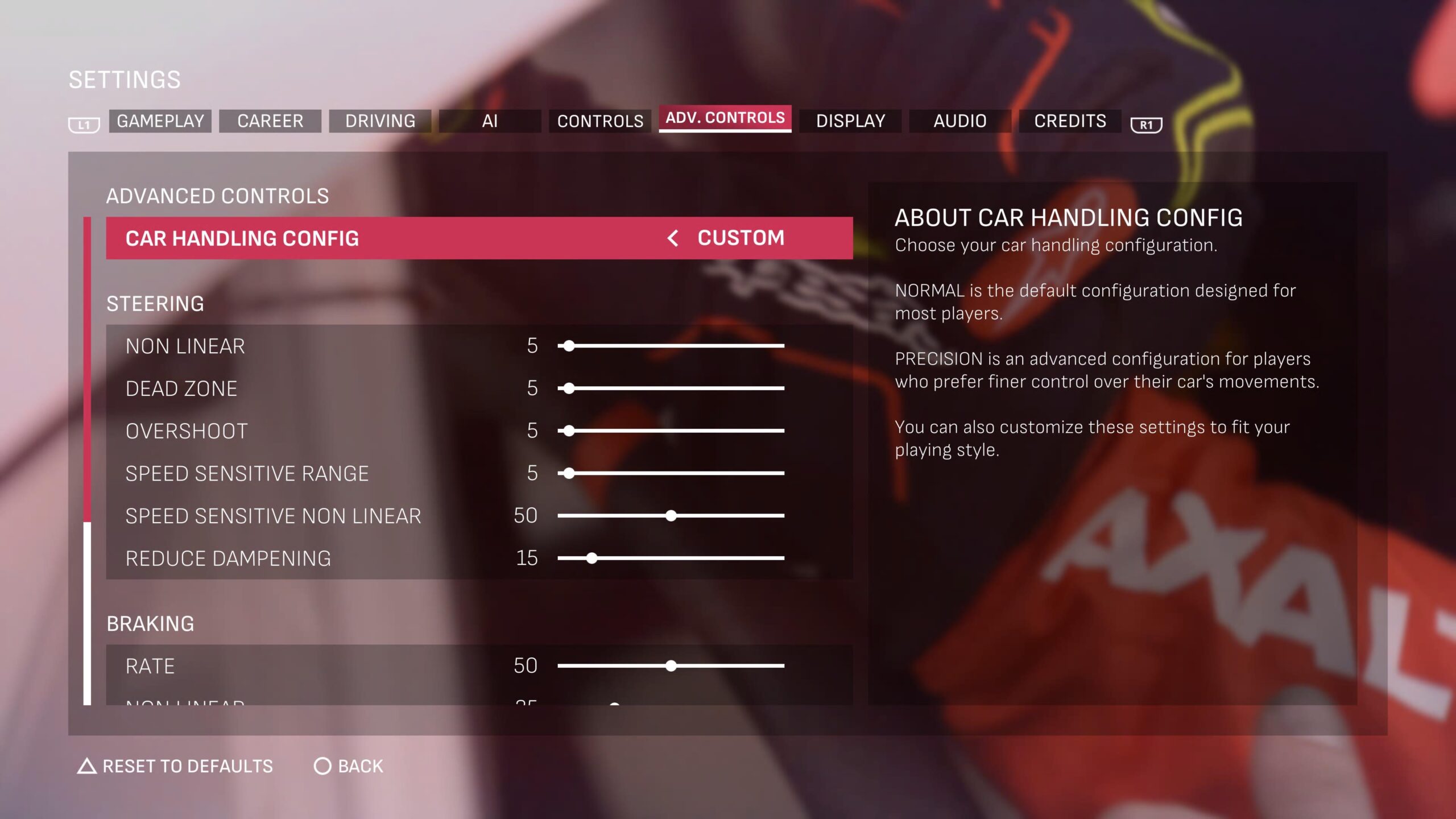
Task: Select the Car Handling Config row
Action: coord(398,238)
